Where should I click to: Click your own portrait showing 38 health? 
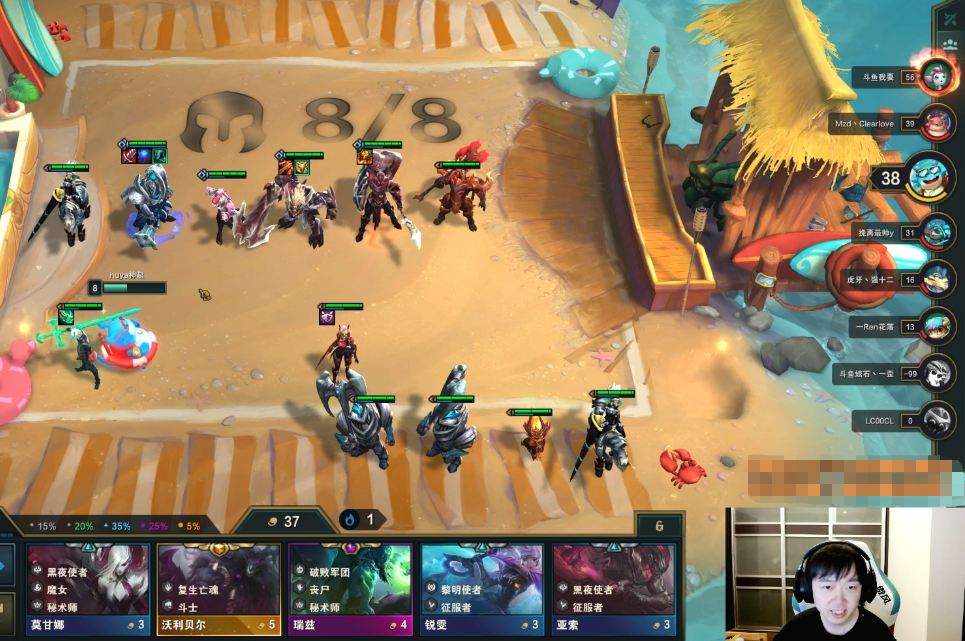click(x=928, y=178)
